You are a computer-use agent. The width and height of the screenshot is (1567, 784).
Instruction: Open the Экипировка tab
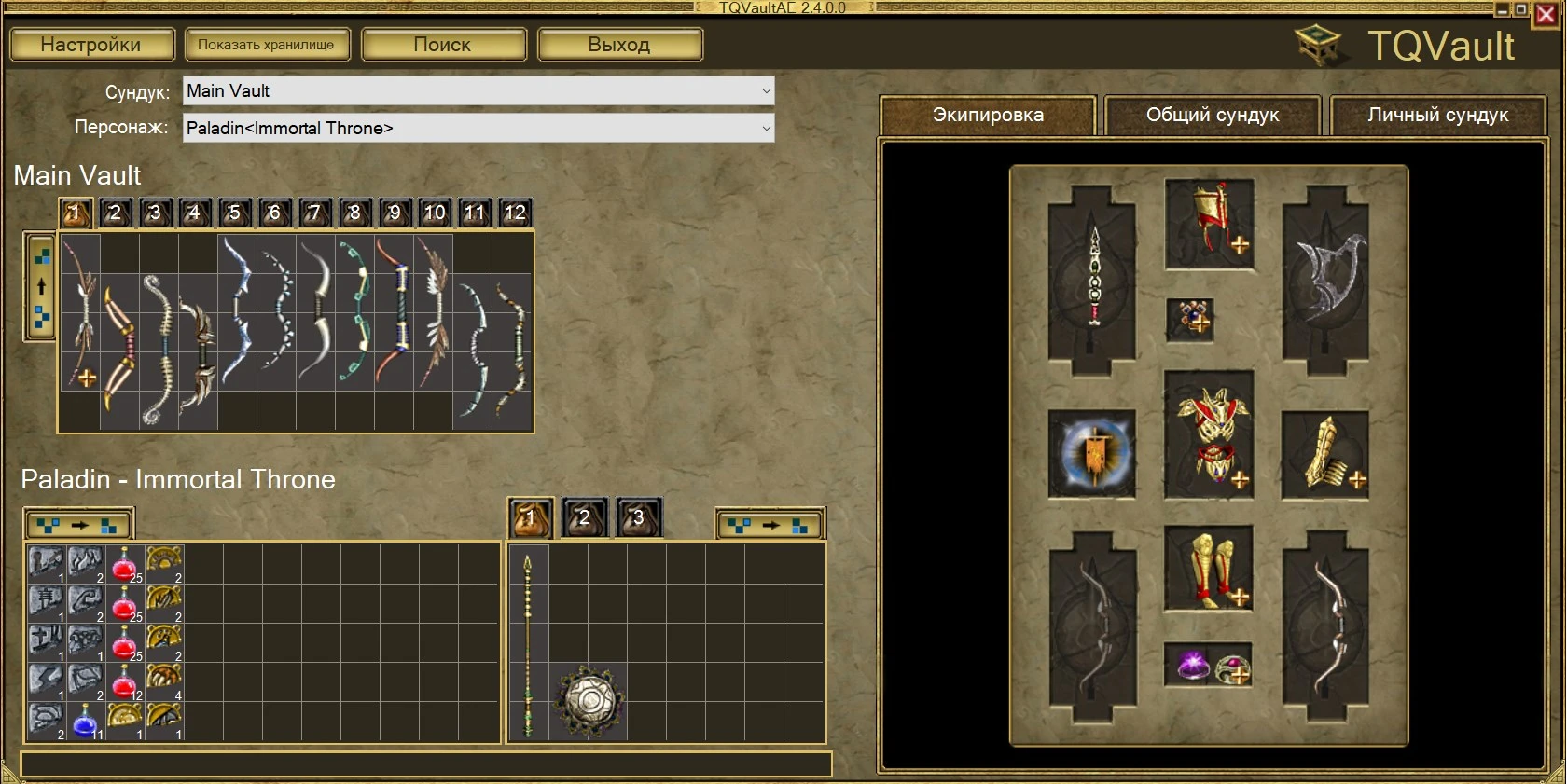(x=987, y=115)
